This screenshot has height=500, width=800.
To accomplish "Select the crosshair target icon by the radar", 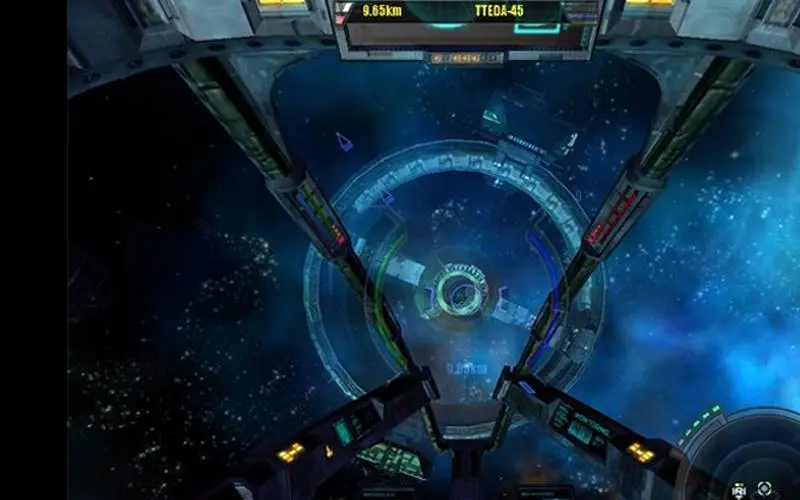I will tap(764, 488).
